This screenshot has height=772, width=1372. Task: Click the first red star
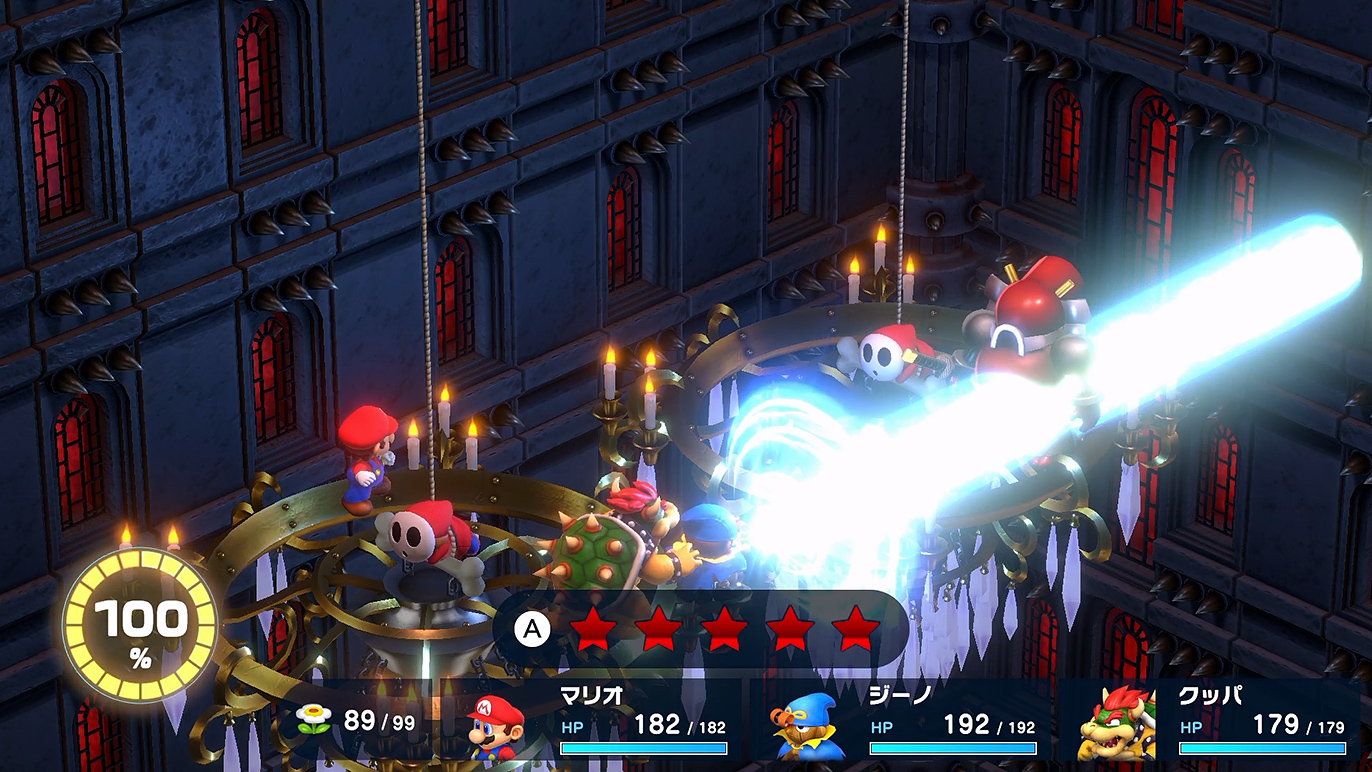(593, 628)
